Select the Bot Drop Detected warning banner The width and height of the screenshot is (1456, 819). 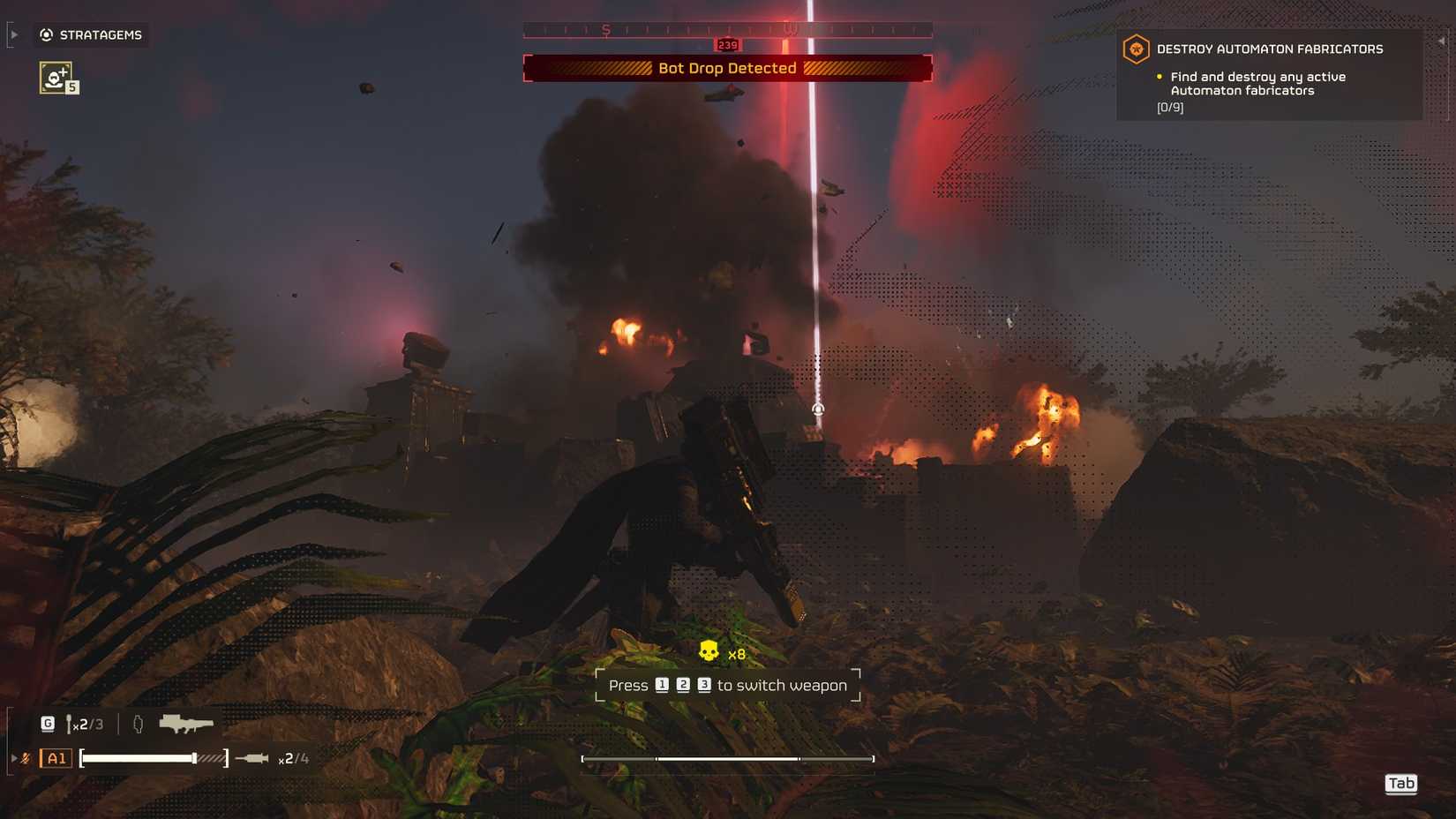pyautogui.click(x=726, y=68)
